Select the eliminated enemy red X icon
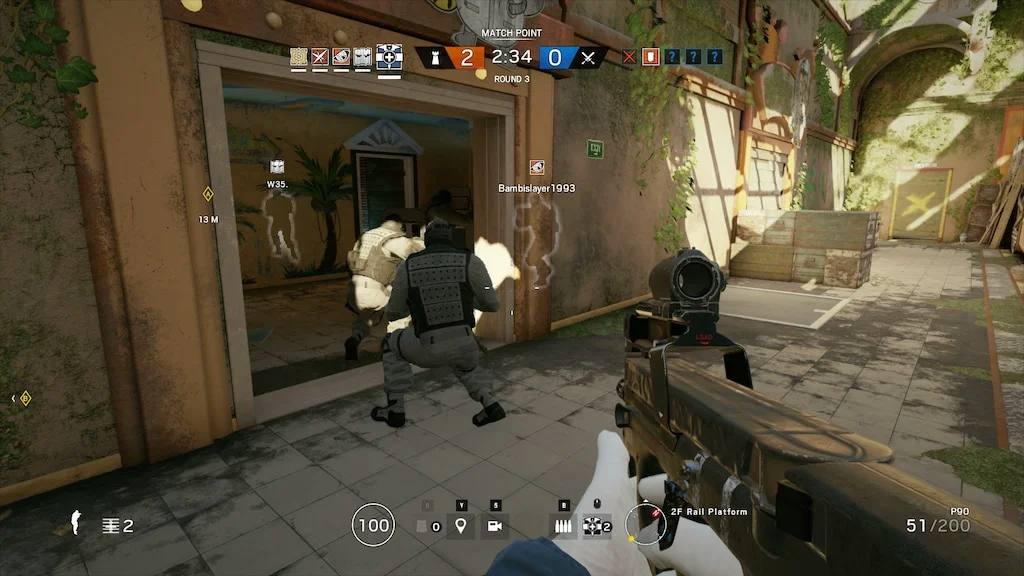Viewport: 1024px width, 576px height. (629, 57)
